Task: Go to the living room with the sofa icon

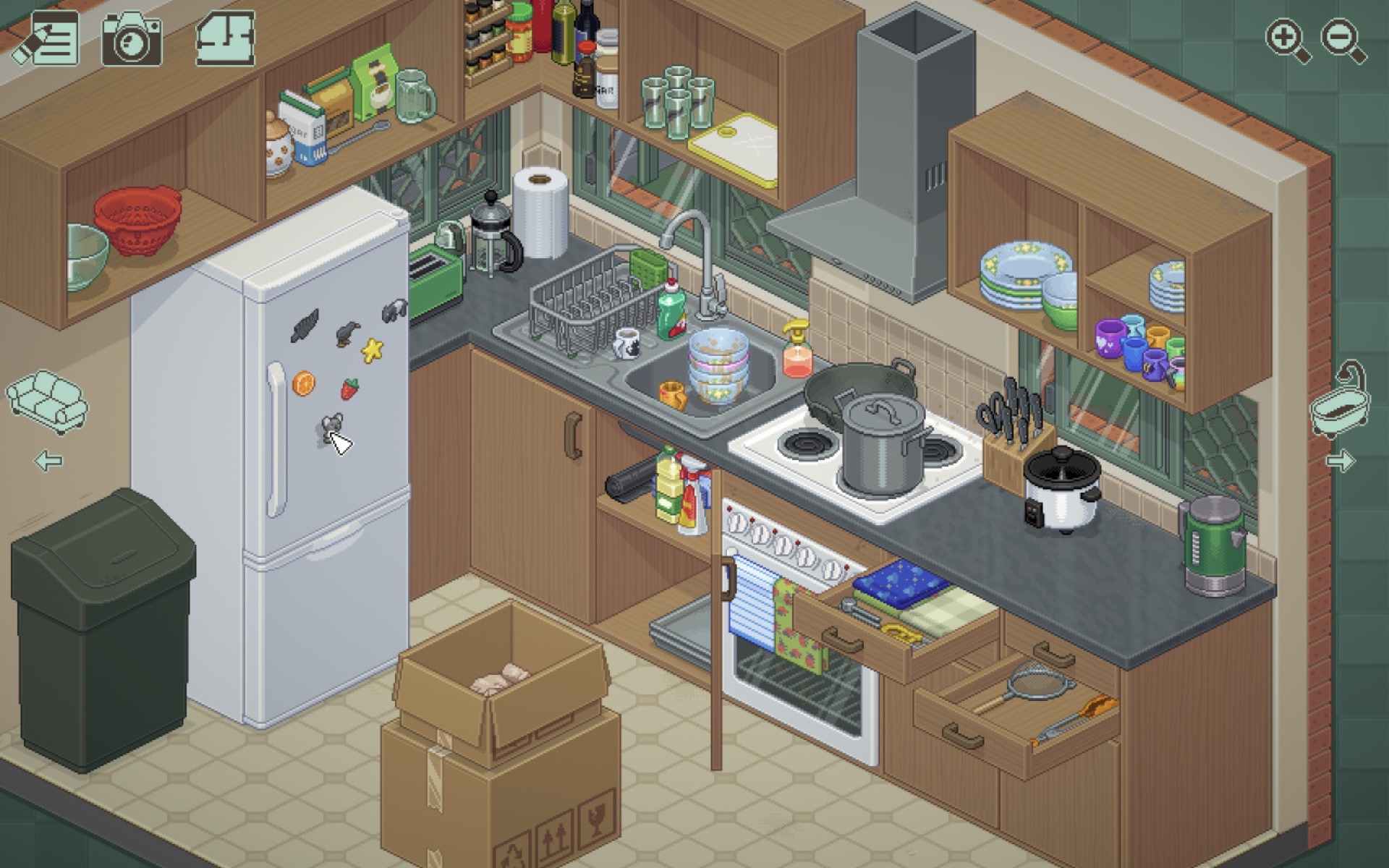Action: [48, 401]
